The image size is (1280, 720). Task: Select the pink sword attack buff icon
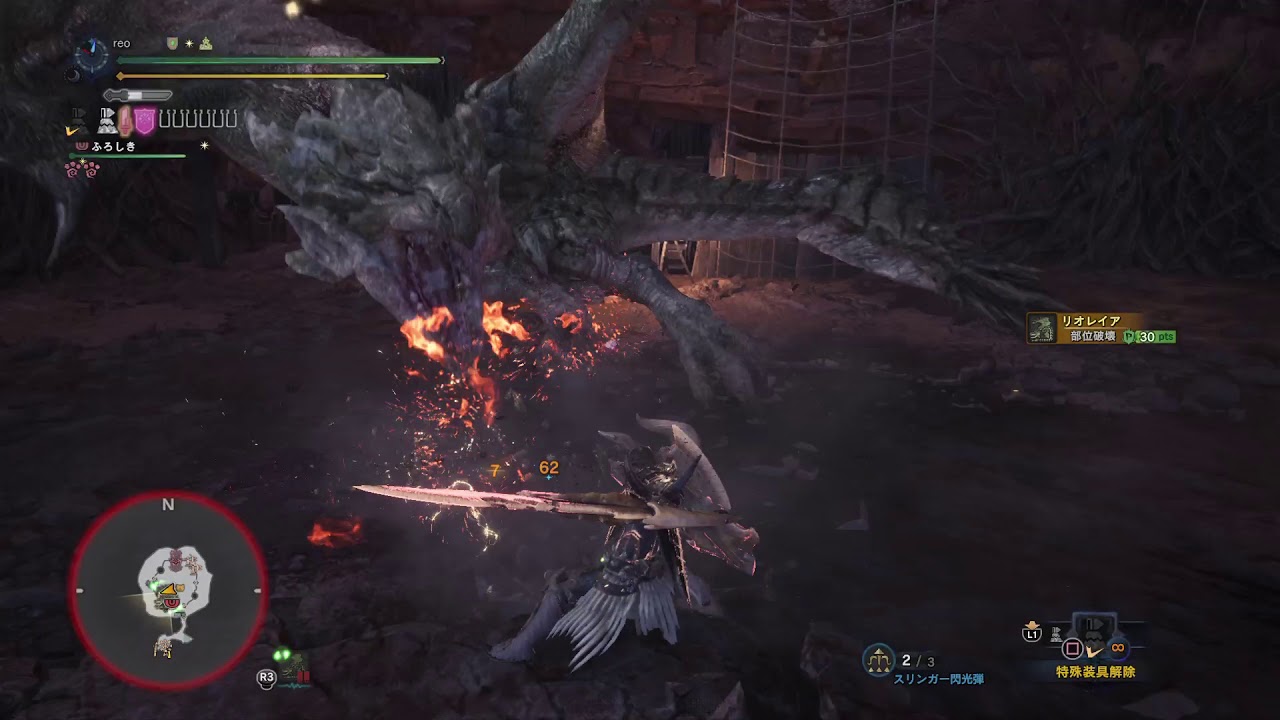pos(126,121)
